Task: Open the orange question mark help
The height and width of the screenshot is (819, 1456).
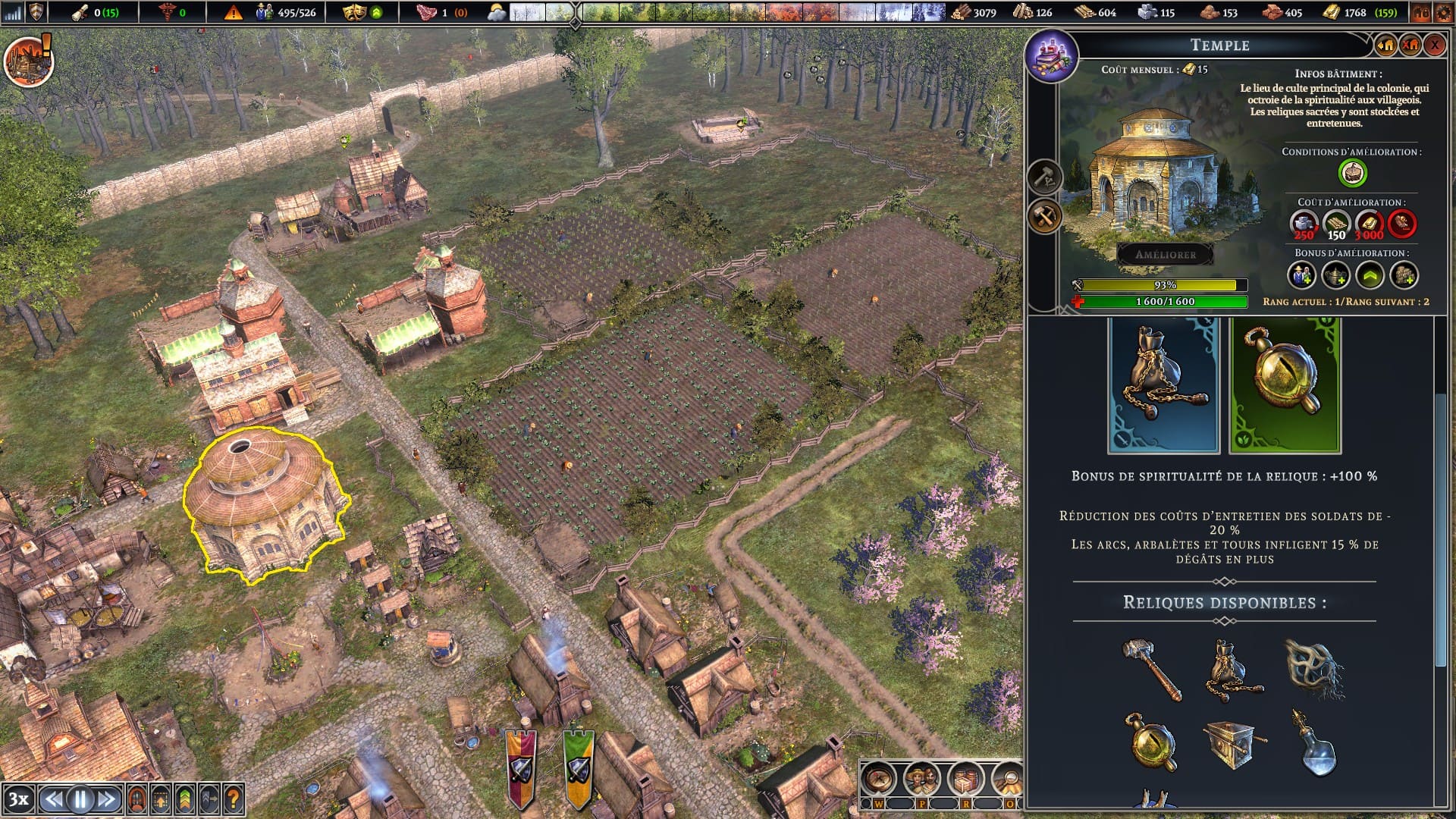Action: point(234,799)
